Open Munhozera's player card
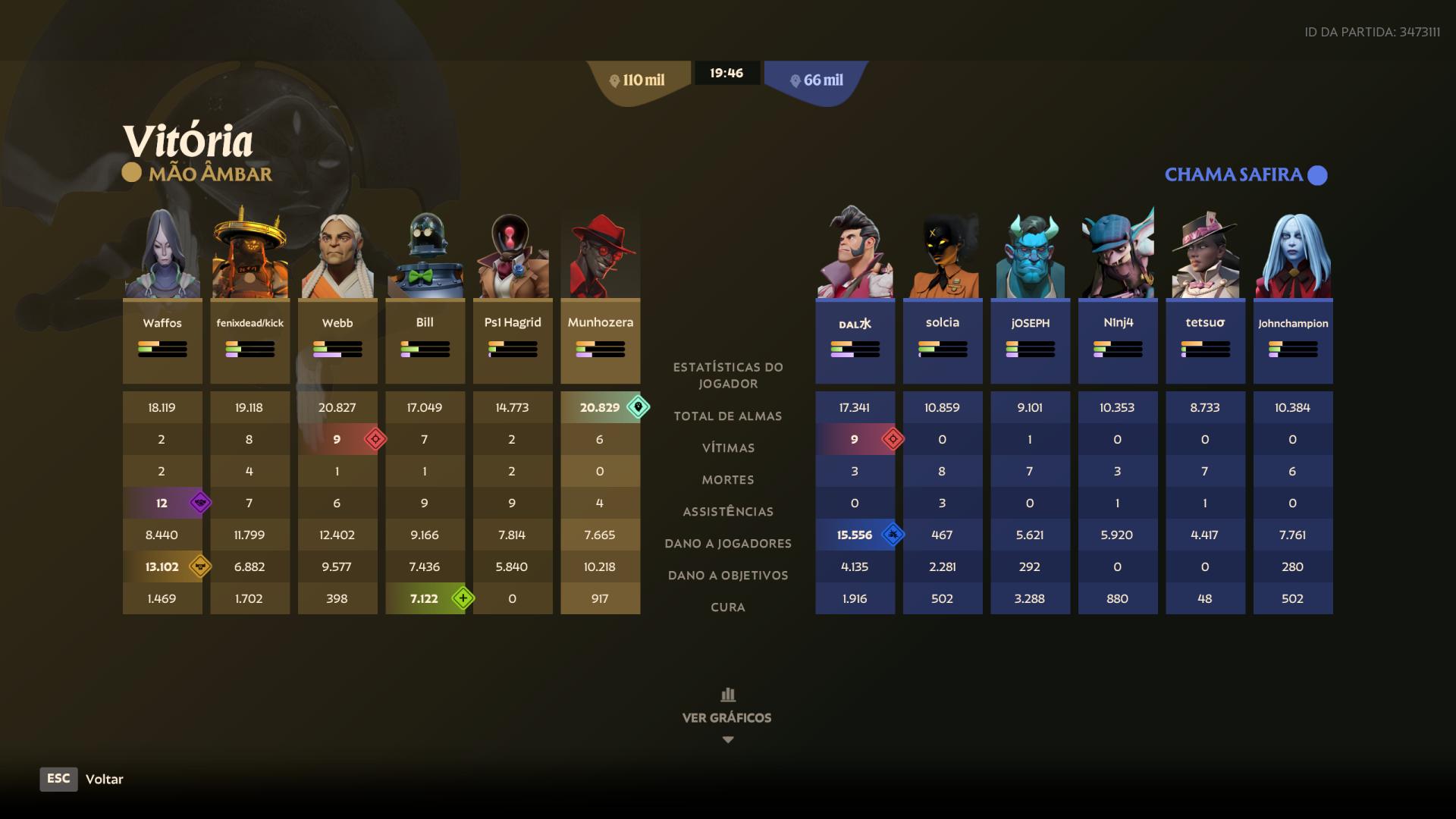This screenshot has width=1456, height=819. click(x=600, y=340)
